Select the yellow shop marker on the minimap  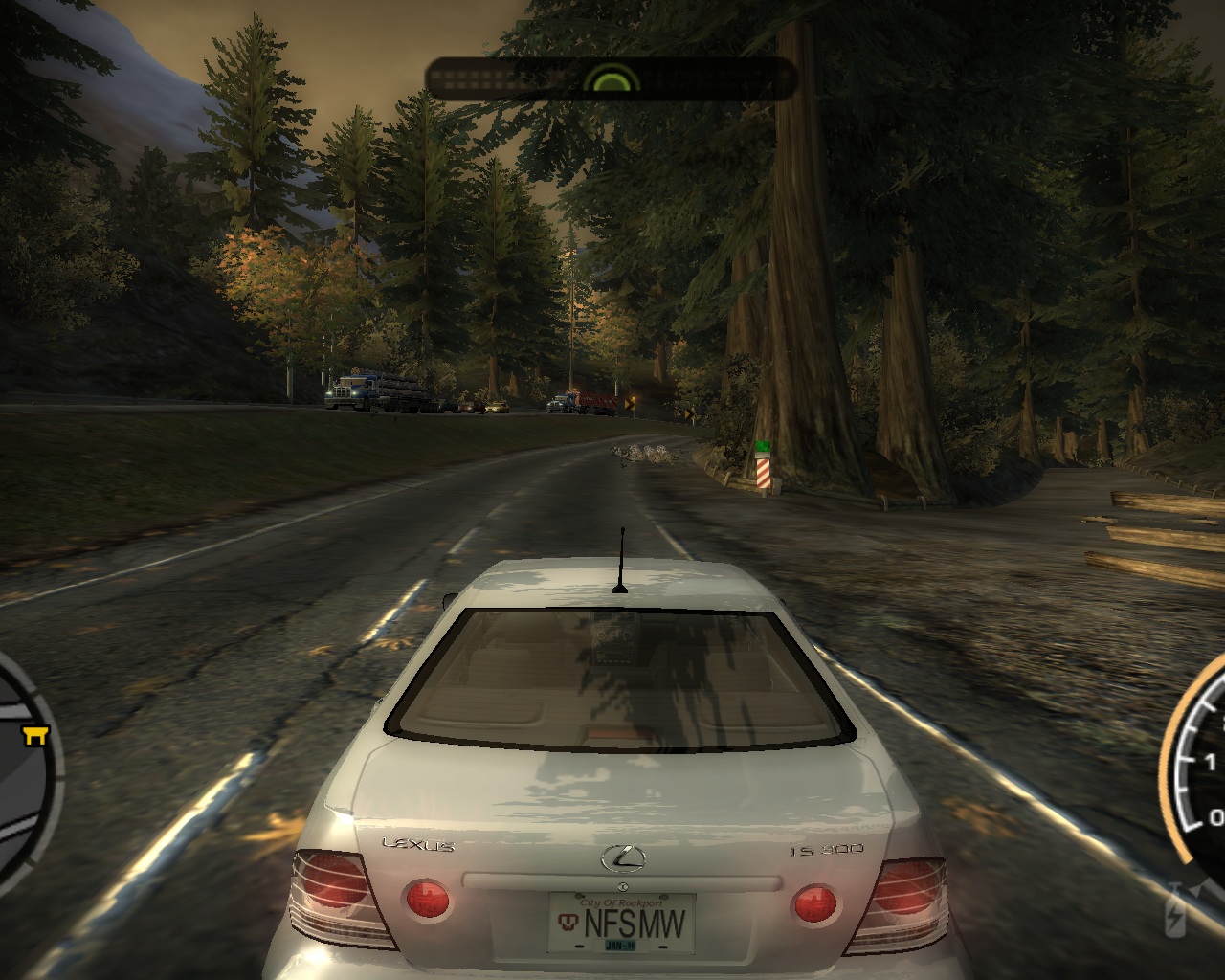pos(36,734)
